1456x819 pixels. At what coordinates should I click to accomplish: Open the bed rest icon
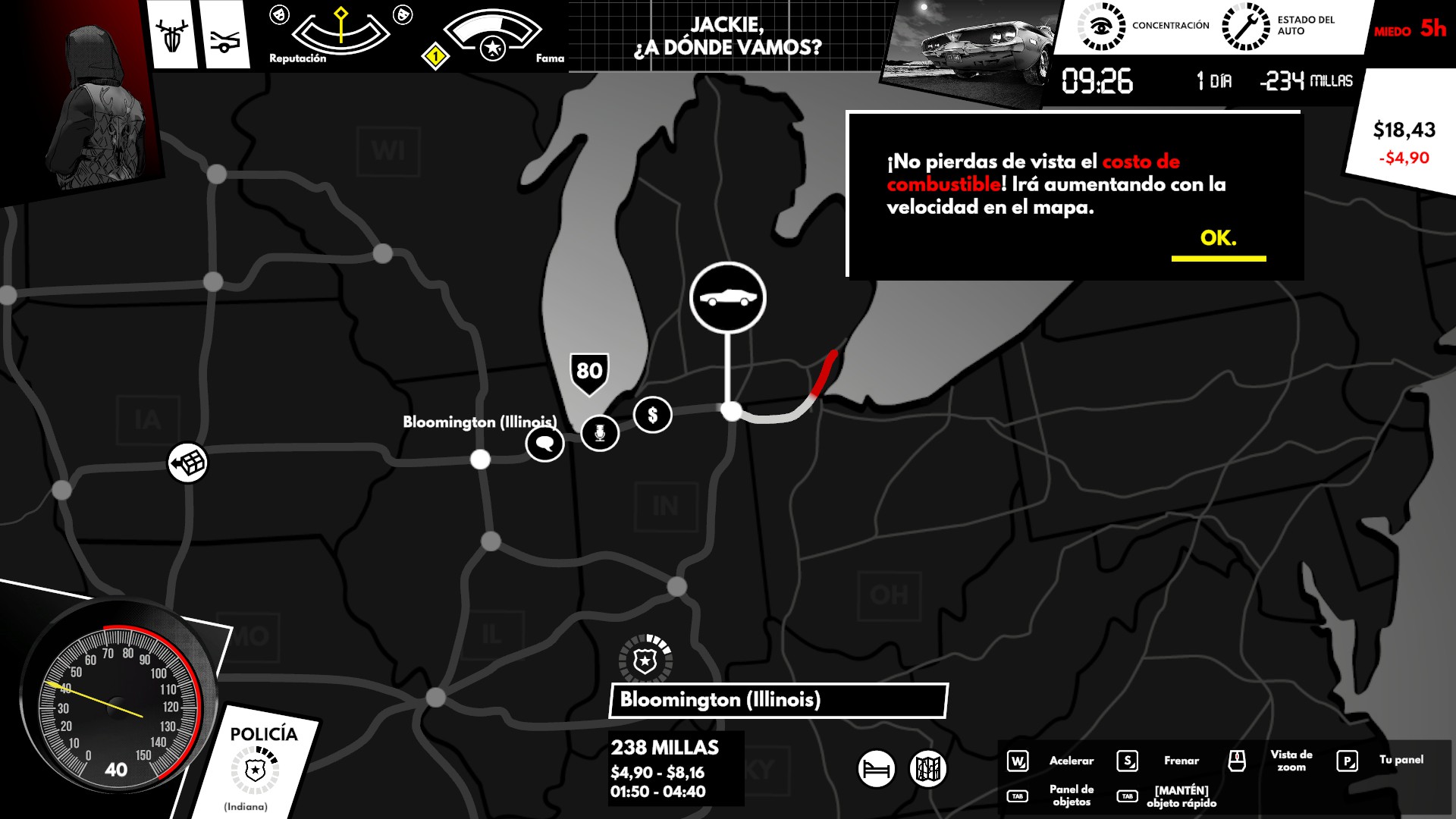point(877,769)
